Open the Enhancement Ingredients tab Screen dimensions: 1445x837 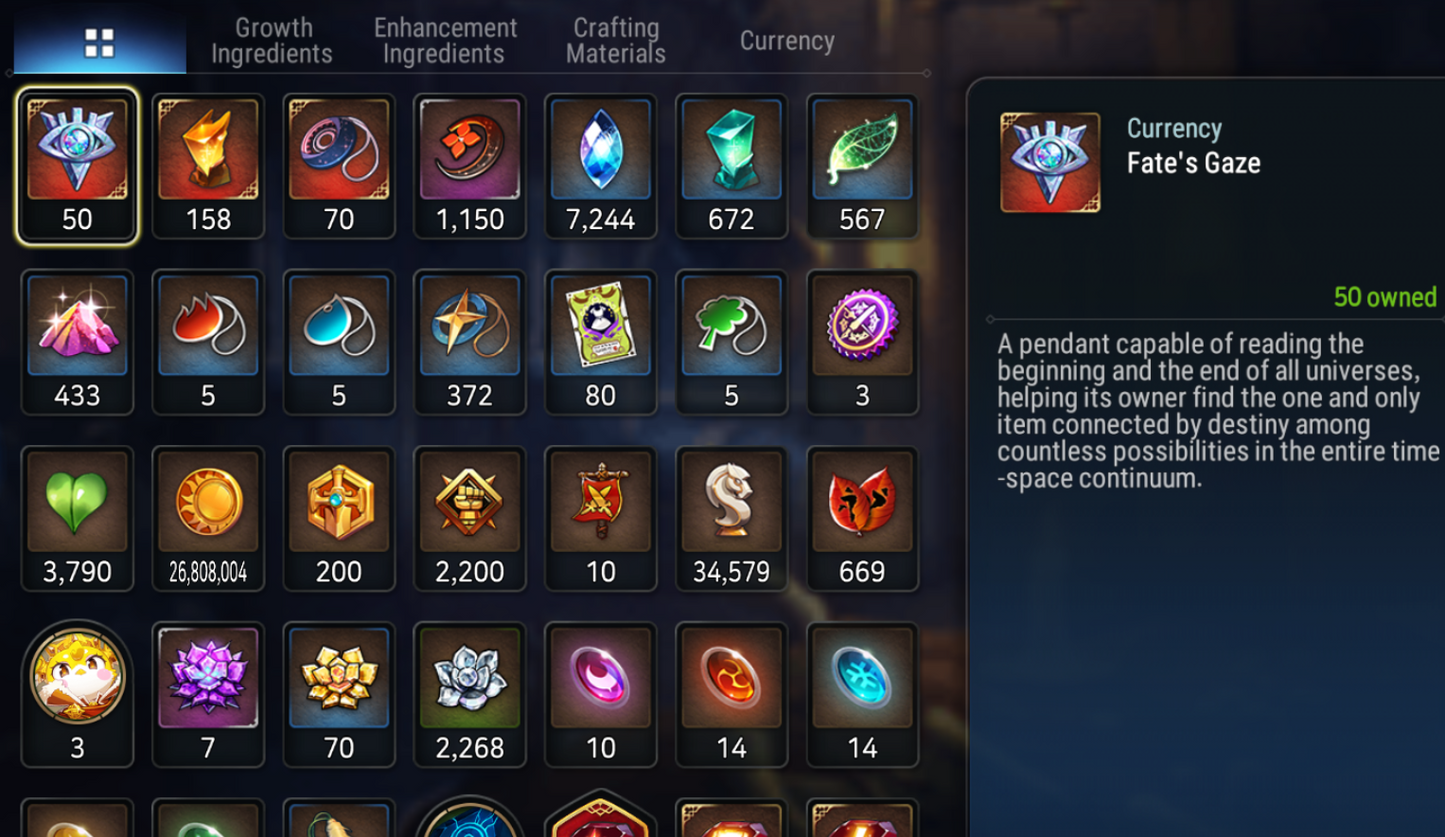(x=445, y=41)
